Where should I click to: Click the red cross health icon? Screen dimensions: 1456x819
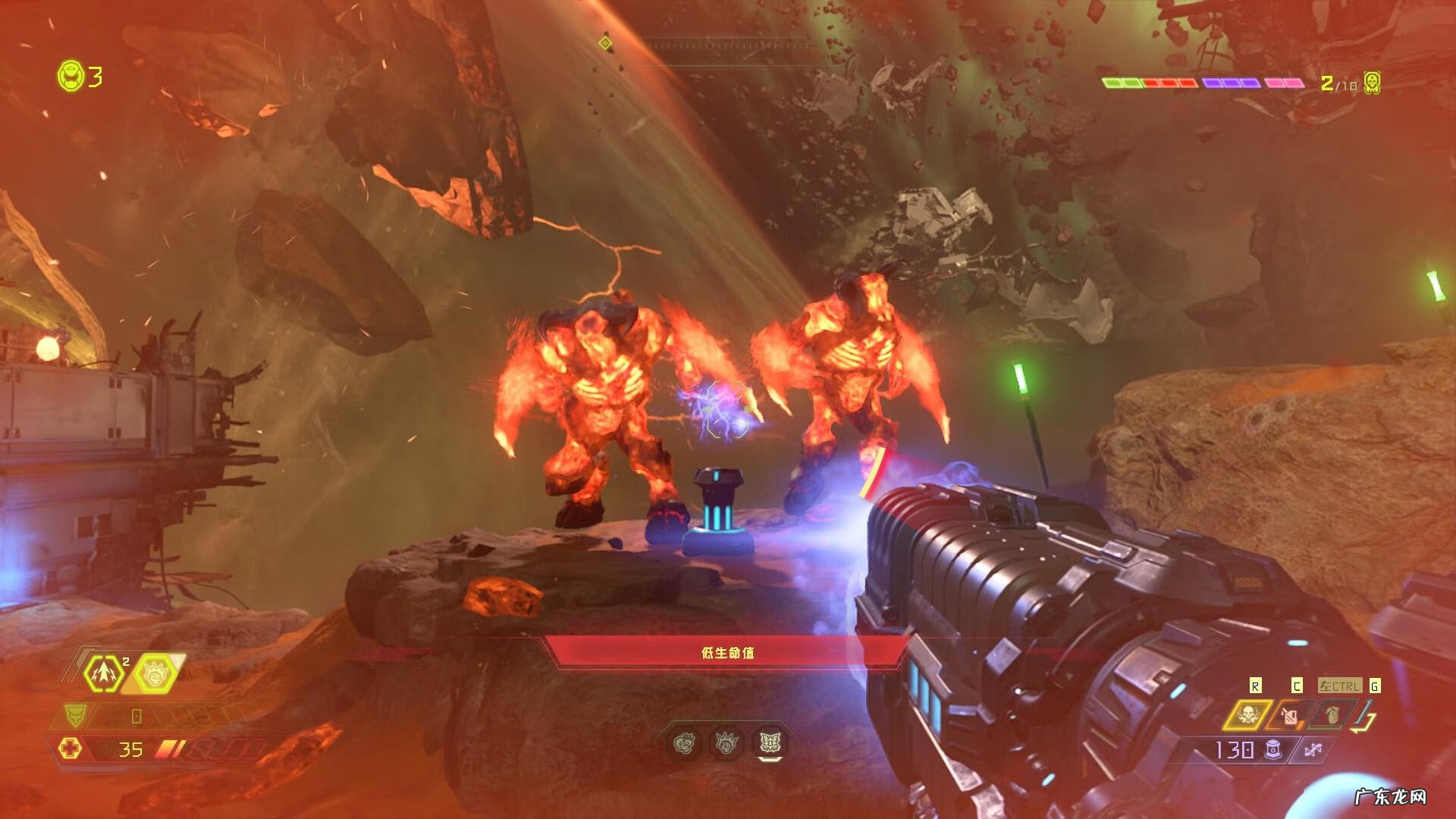coord(71,749)
